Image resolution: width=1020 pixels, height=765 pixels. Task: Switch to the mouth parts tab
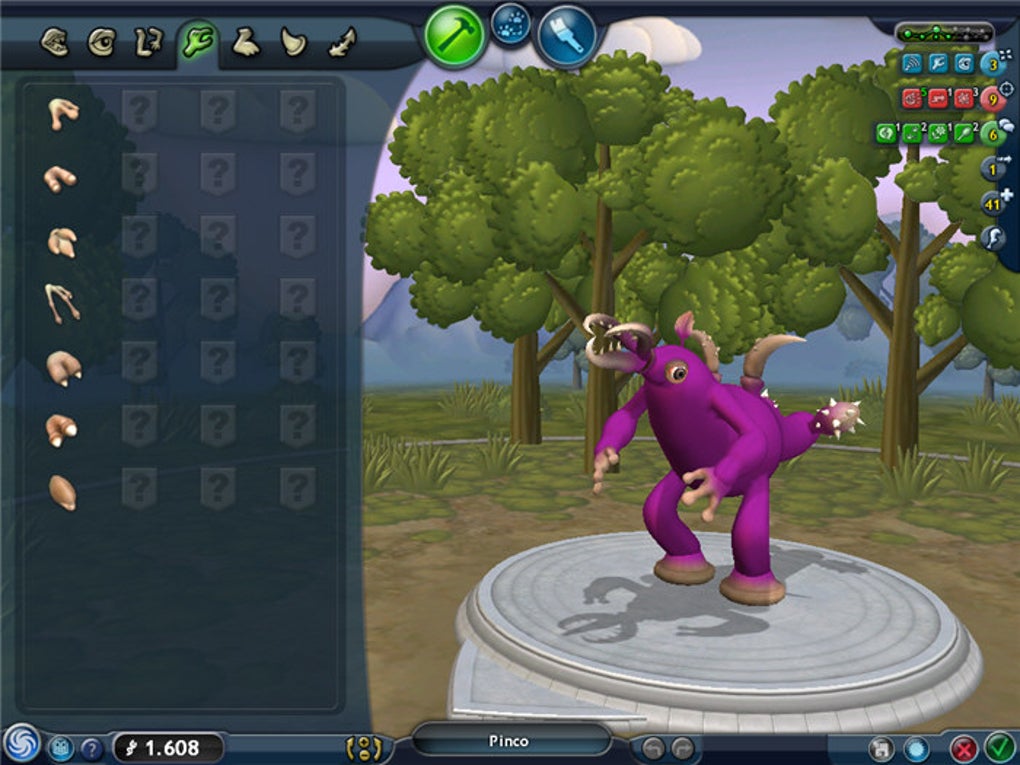pyautogui.click(x=54, y=43)
